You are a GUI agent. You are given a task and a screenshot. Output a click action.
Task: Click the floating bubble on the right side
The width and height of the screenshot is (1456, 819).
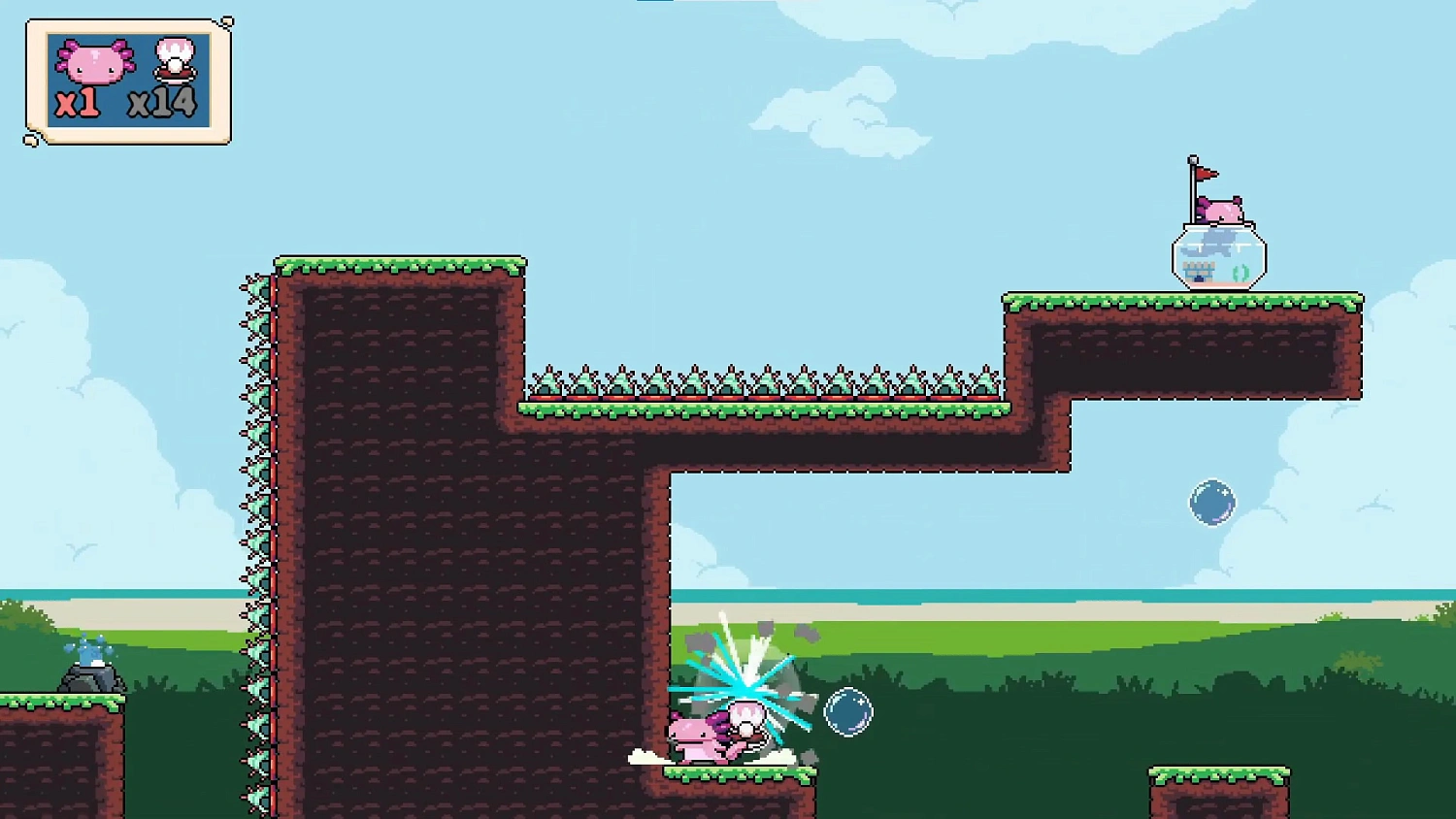[1212, 503]
